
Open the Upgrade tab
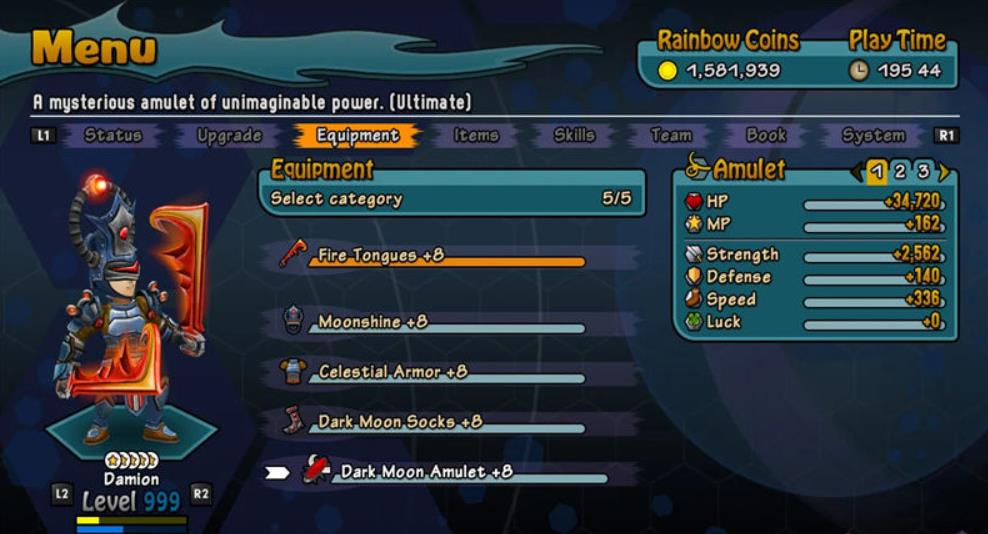click(x=229, y=135)
